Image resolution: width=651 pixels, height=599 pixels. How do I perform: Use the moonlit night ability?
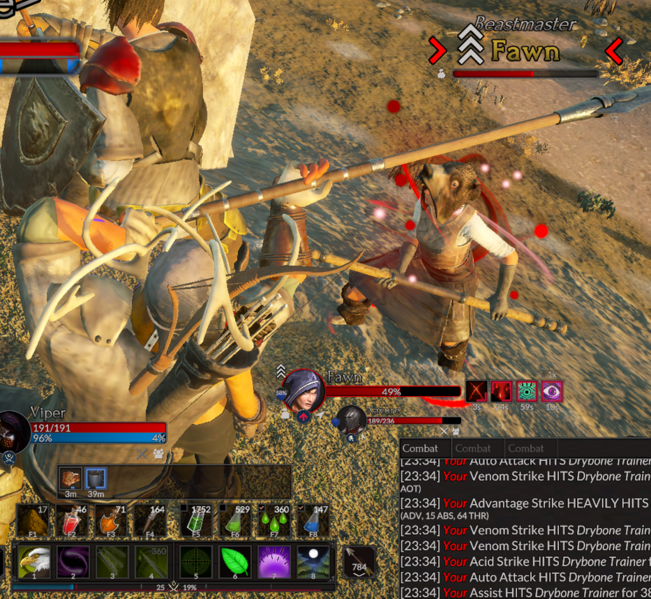coord(314,562)
